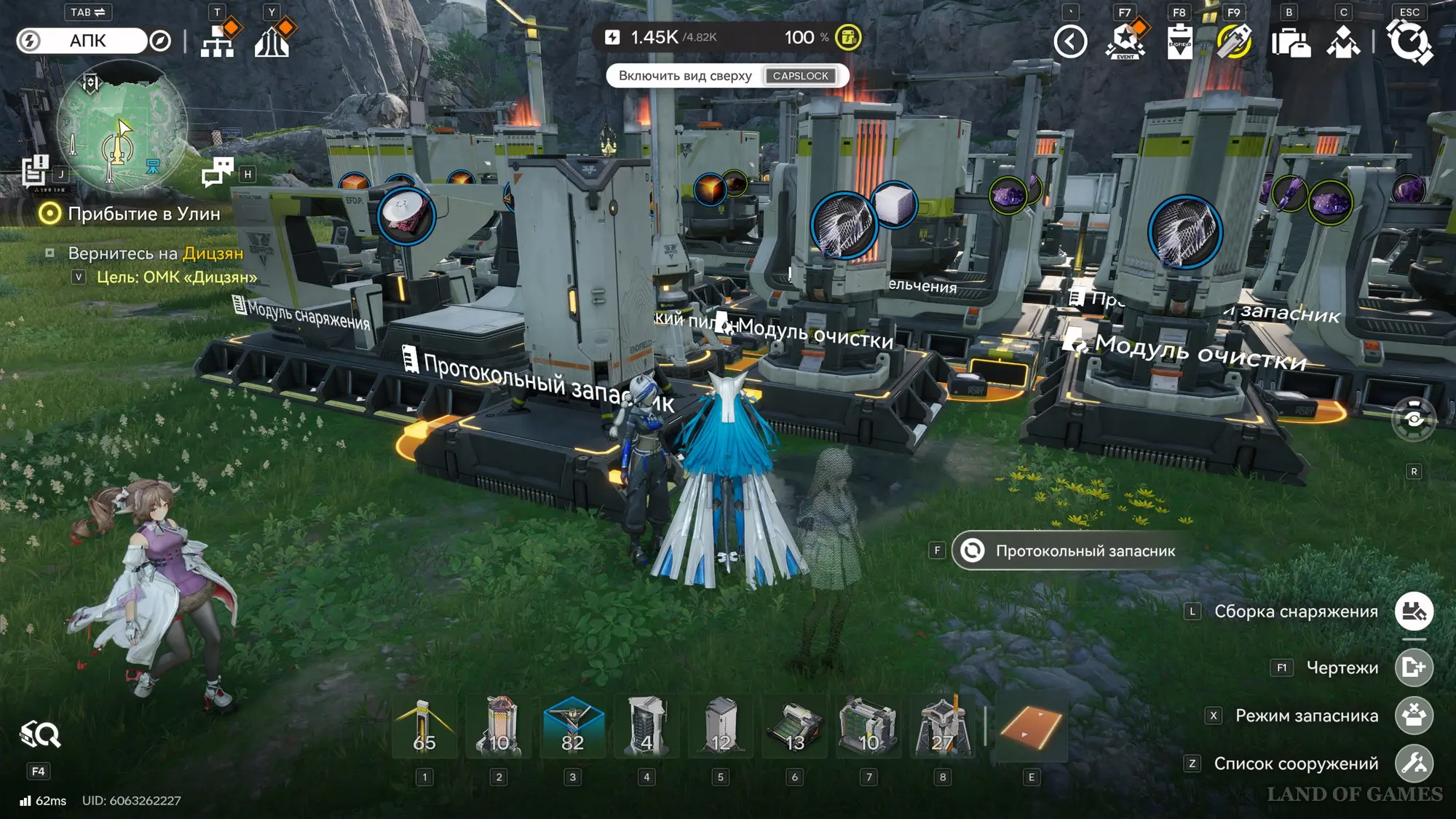
Task: Open the chat bubbles icon
Action: 217,173
